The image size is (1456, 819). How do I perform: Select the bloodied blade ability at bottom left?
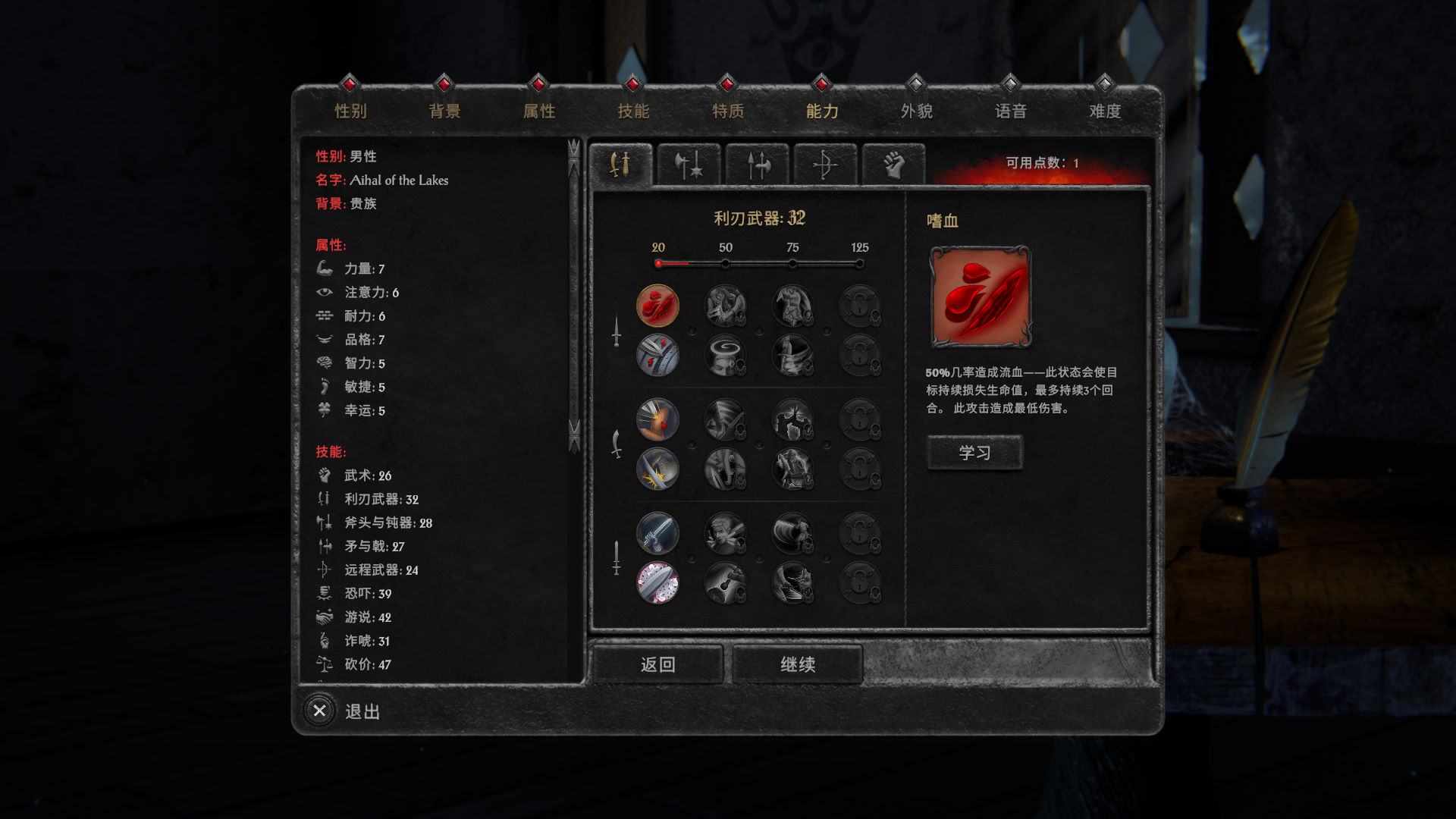click(x=658, y=584)
